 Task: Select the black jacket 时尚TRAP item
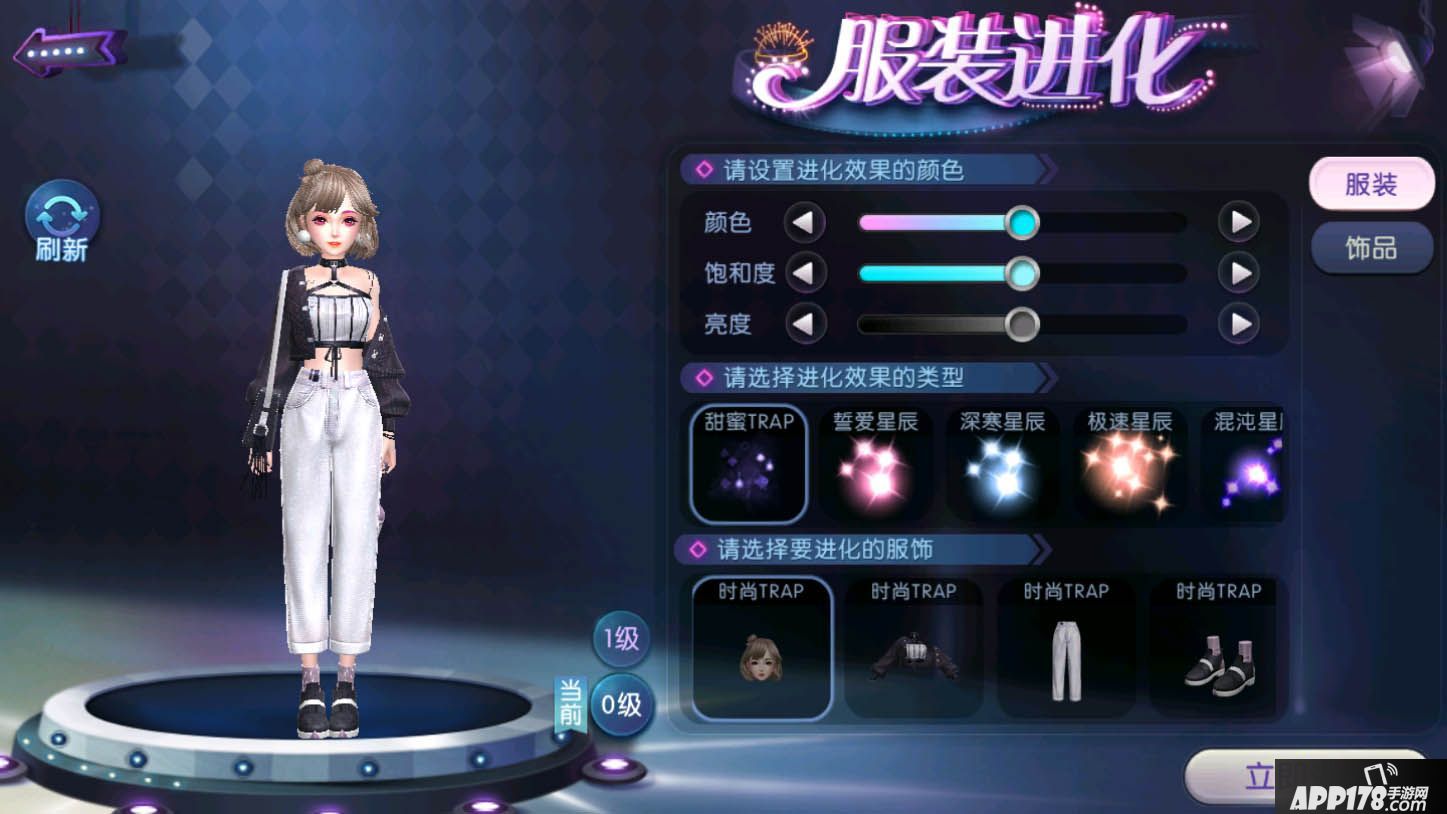(913, 648)
